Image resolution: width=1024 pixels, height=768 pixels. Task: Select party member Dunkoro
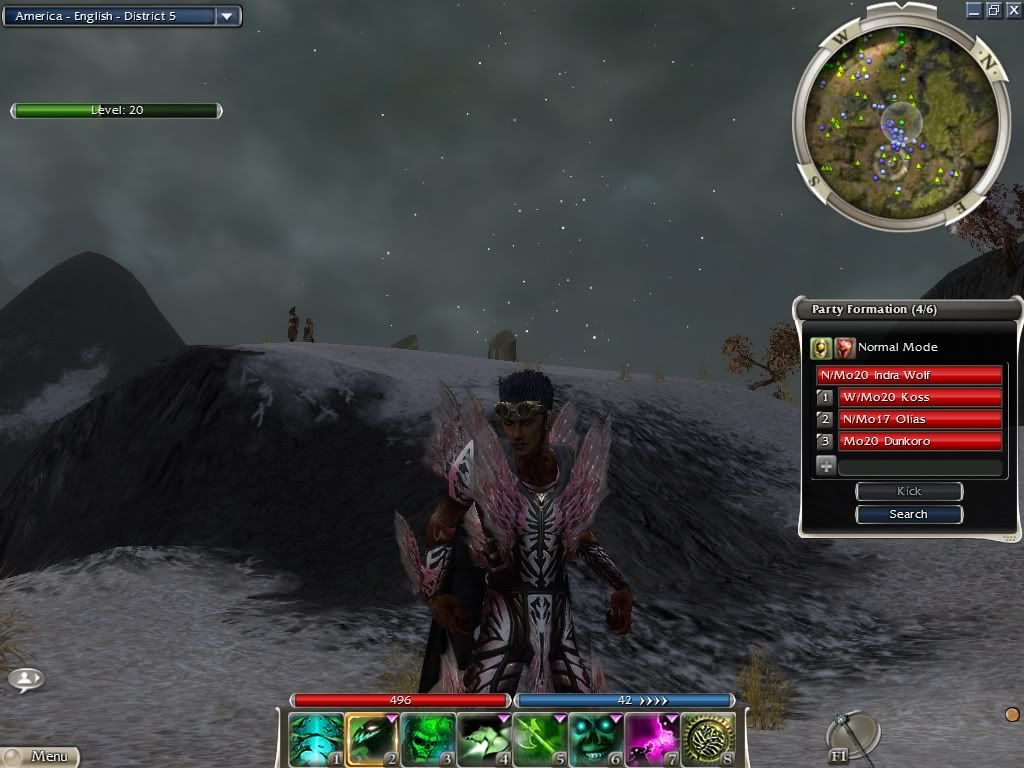[x=919, y=441]
